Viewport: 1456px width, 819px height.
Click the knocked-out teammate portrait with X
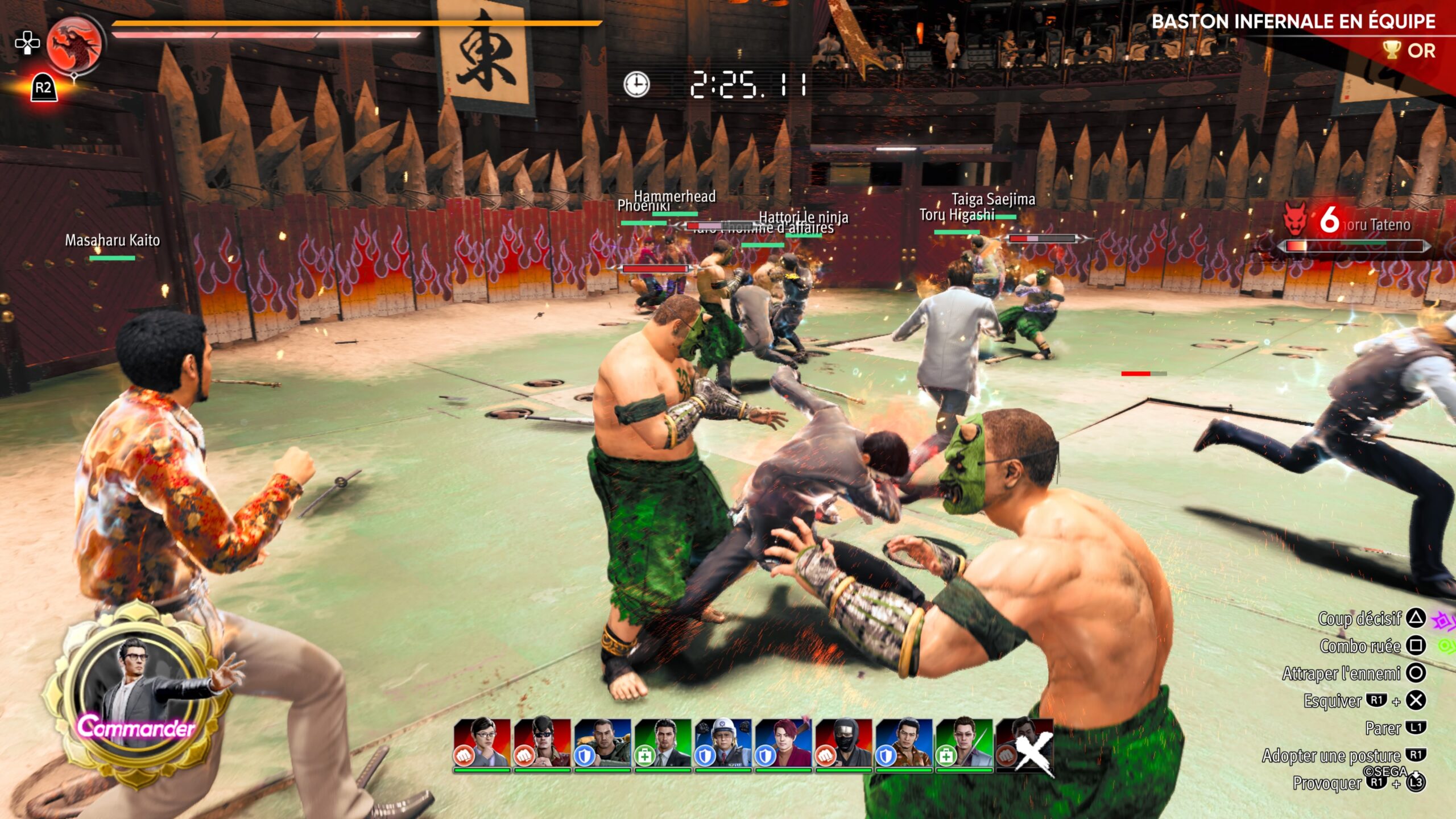coord(1024,743)
